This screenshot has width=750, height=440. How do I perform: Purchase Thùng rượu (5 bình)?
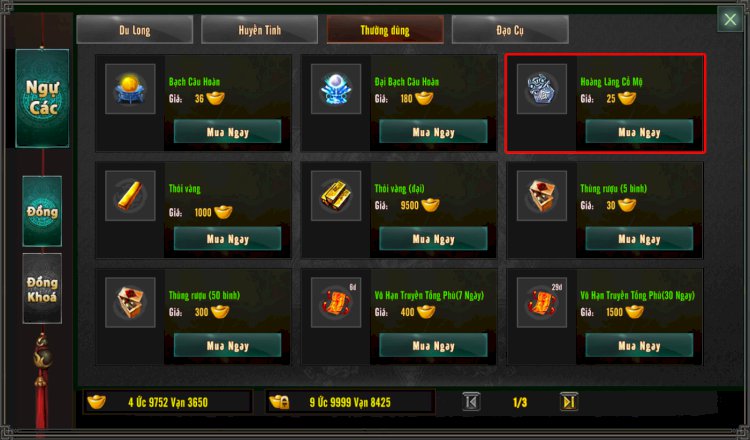click(639, 239)
